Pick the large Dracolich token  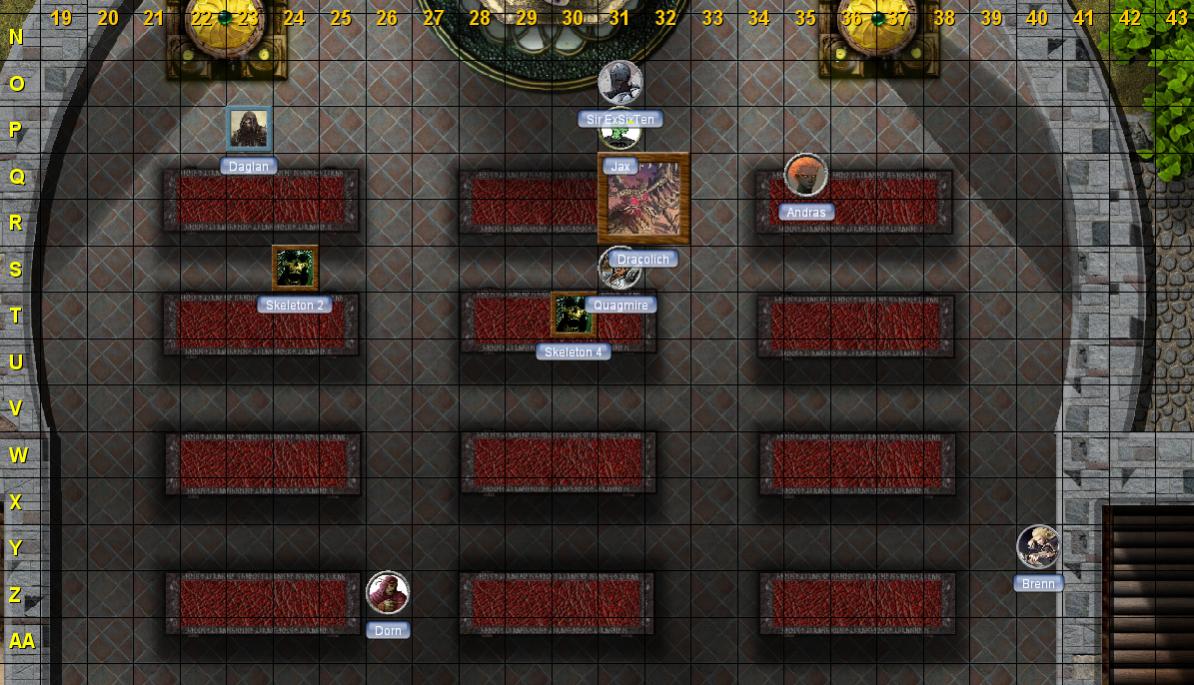[643, 198]
